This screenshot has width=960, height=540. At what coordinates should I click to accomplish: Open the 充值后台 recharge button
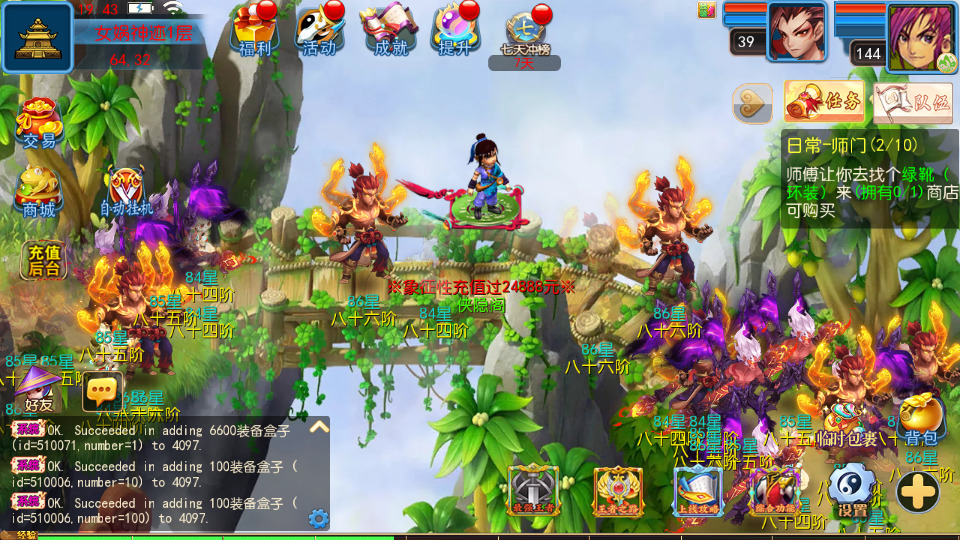click(44, 260)
